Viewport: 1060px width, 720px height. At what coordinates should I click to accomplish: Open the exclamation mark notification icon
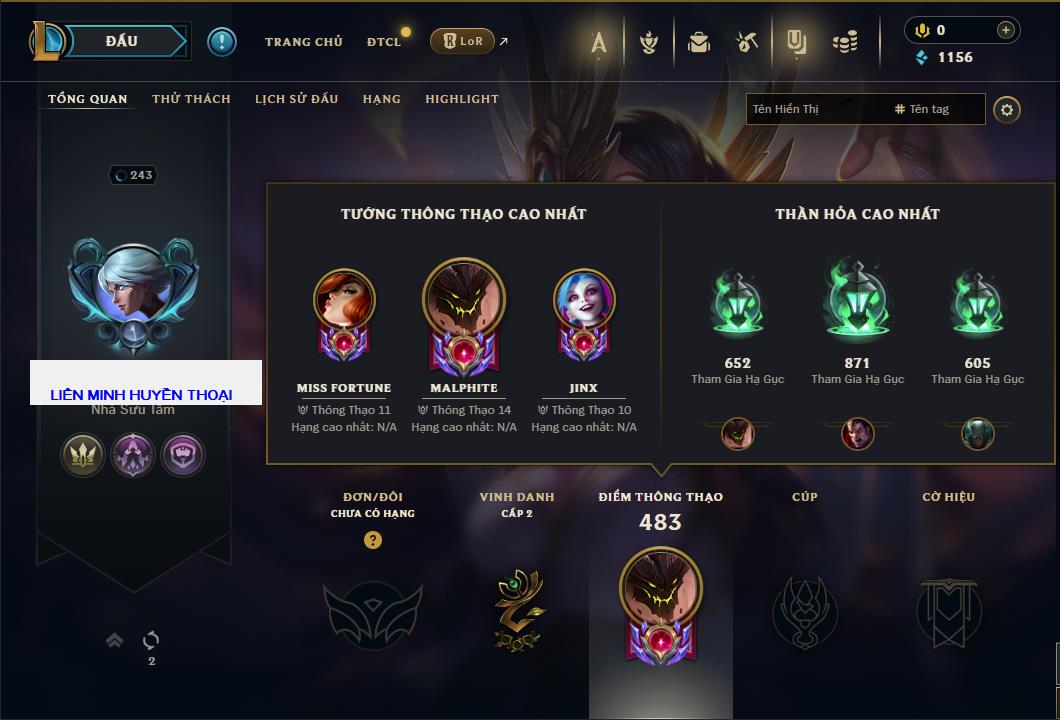222,42
